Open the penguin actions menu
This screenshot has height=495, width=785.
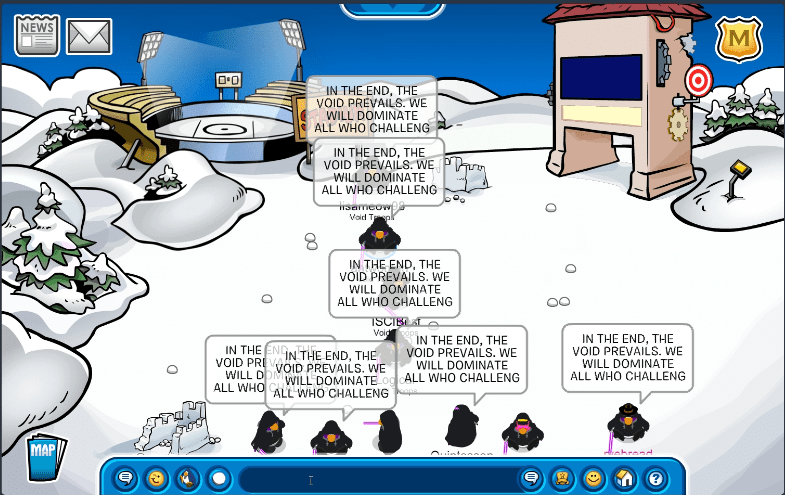[x=187, y=478]
